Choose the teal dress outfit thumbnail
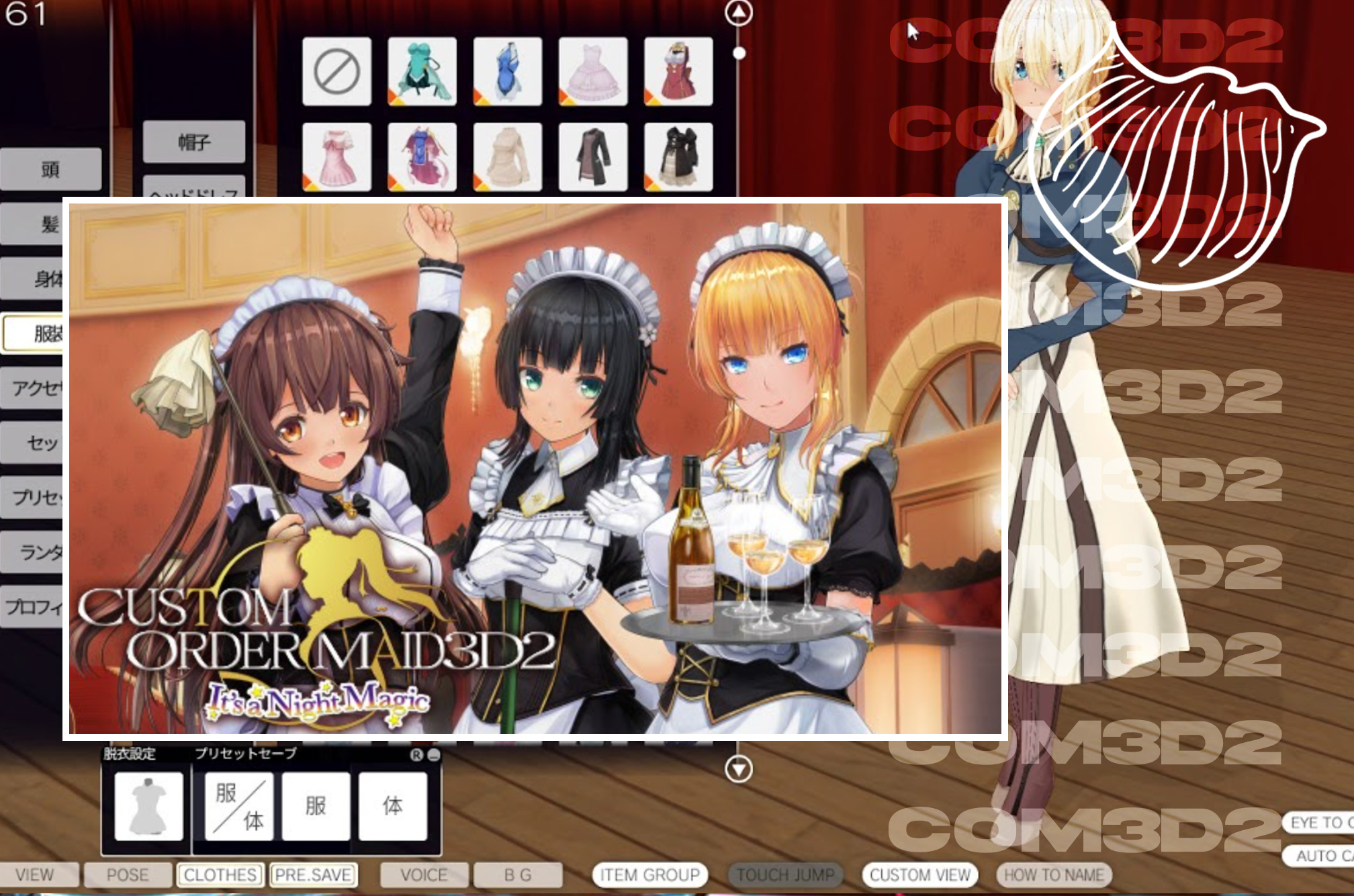1354x896 pixels. 422,71
